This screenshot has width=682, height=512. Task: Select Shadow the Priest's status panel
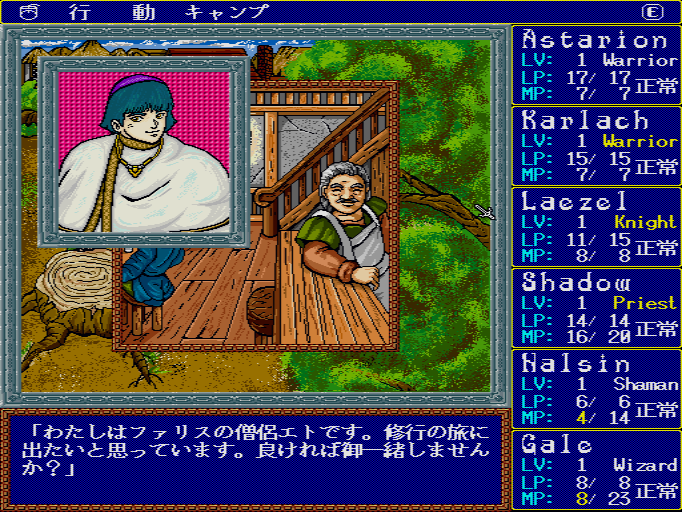[x=597, y=307]
